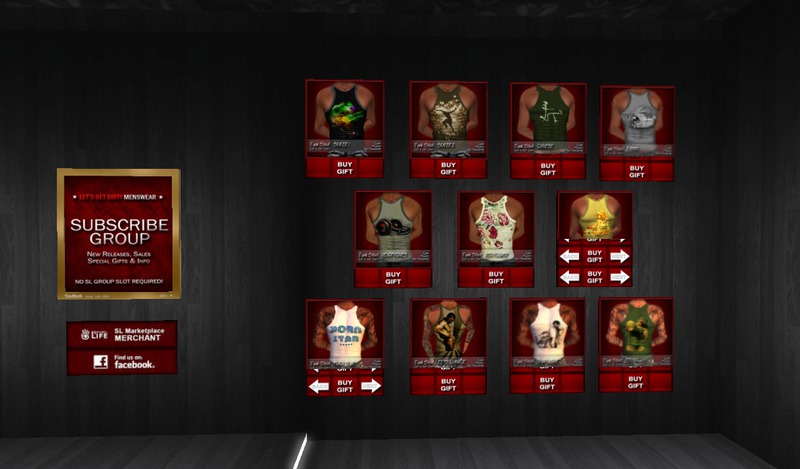Visit the SL Marketplace Merchant link
This screenshot has width=800, height=469.
coord(122,334)
